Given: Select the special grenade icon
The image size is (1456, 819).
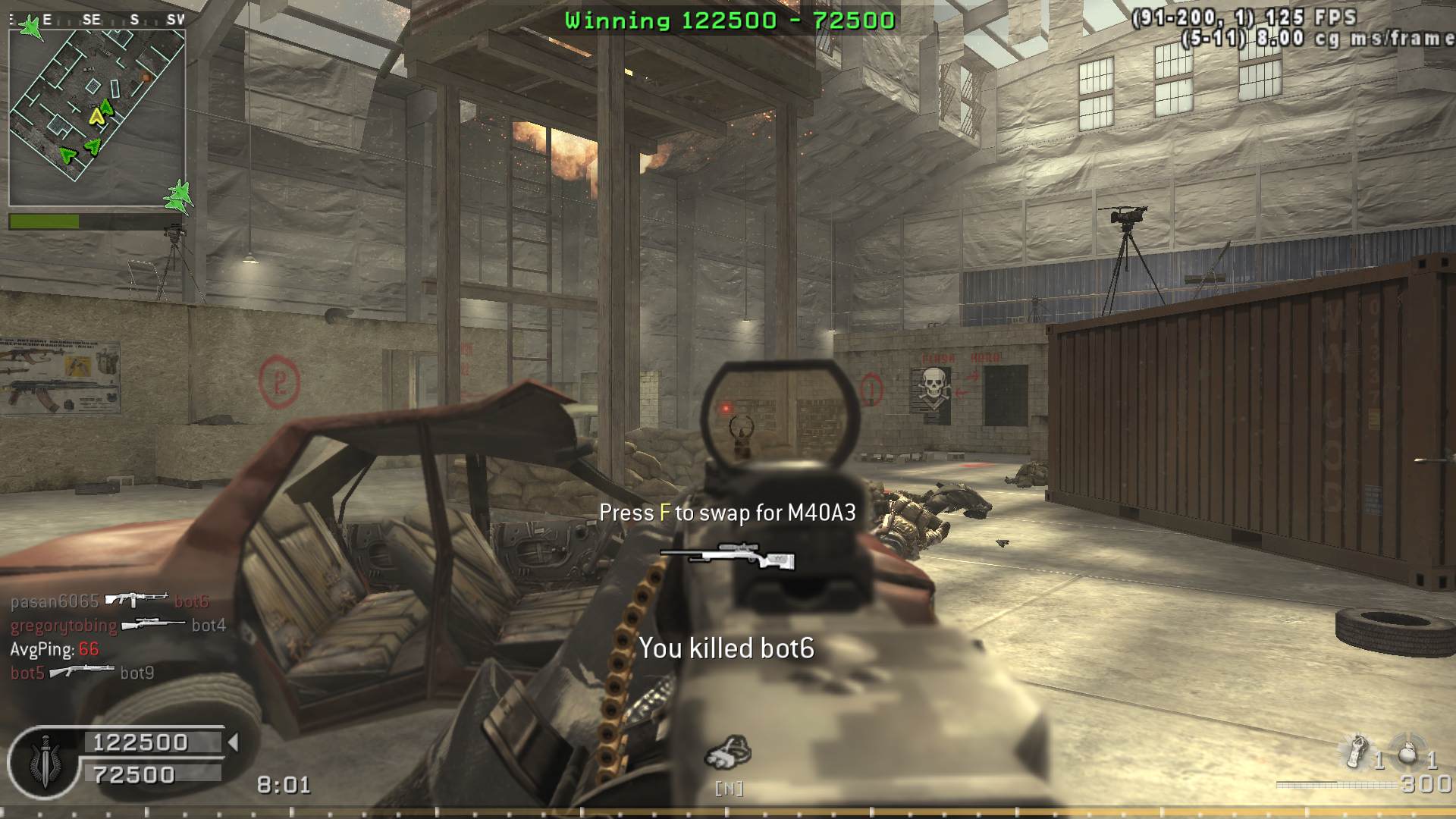Looking at the screenshot, I should pos(1357,752).
